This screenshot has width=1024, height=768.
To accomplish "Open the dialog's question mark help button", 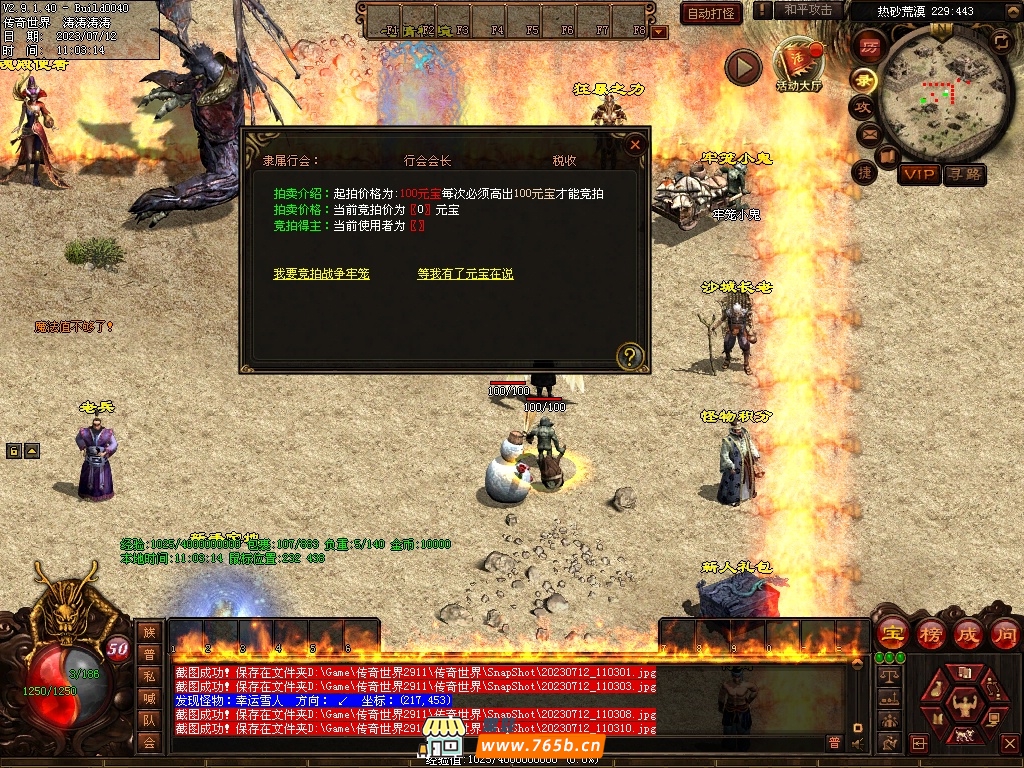I will point(630,354).
